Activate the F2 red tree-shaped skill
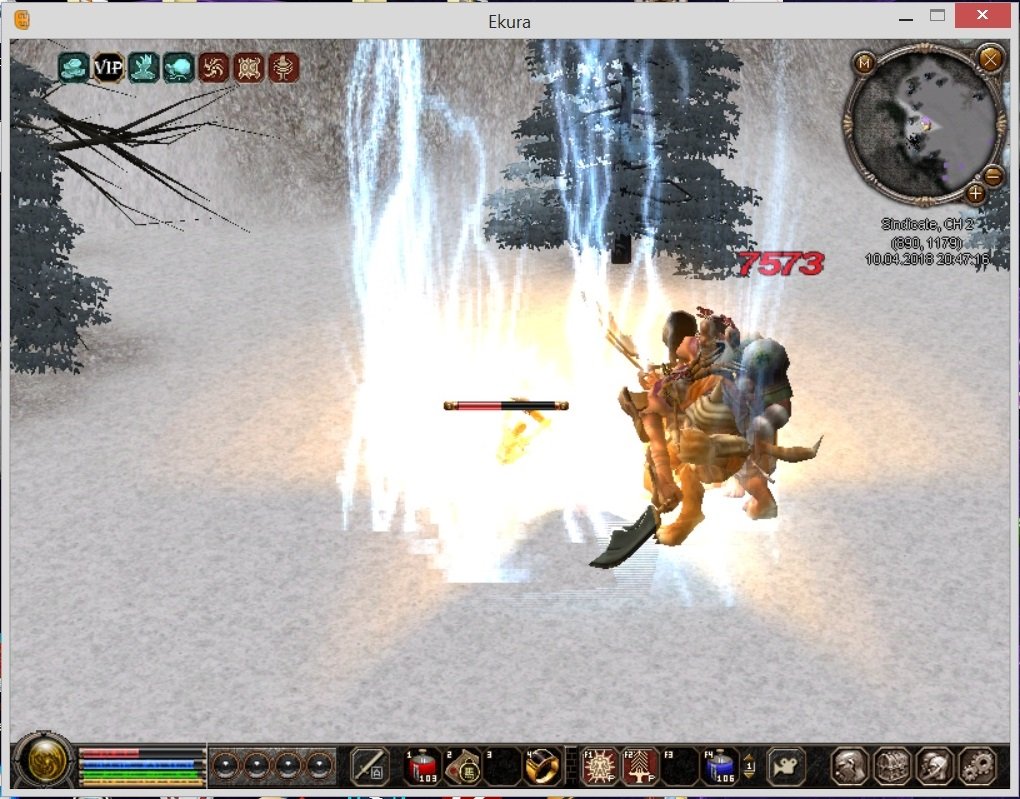 pyautogui.click(x=640, y=767)
